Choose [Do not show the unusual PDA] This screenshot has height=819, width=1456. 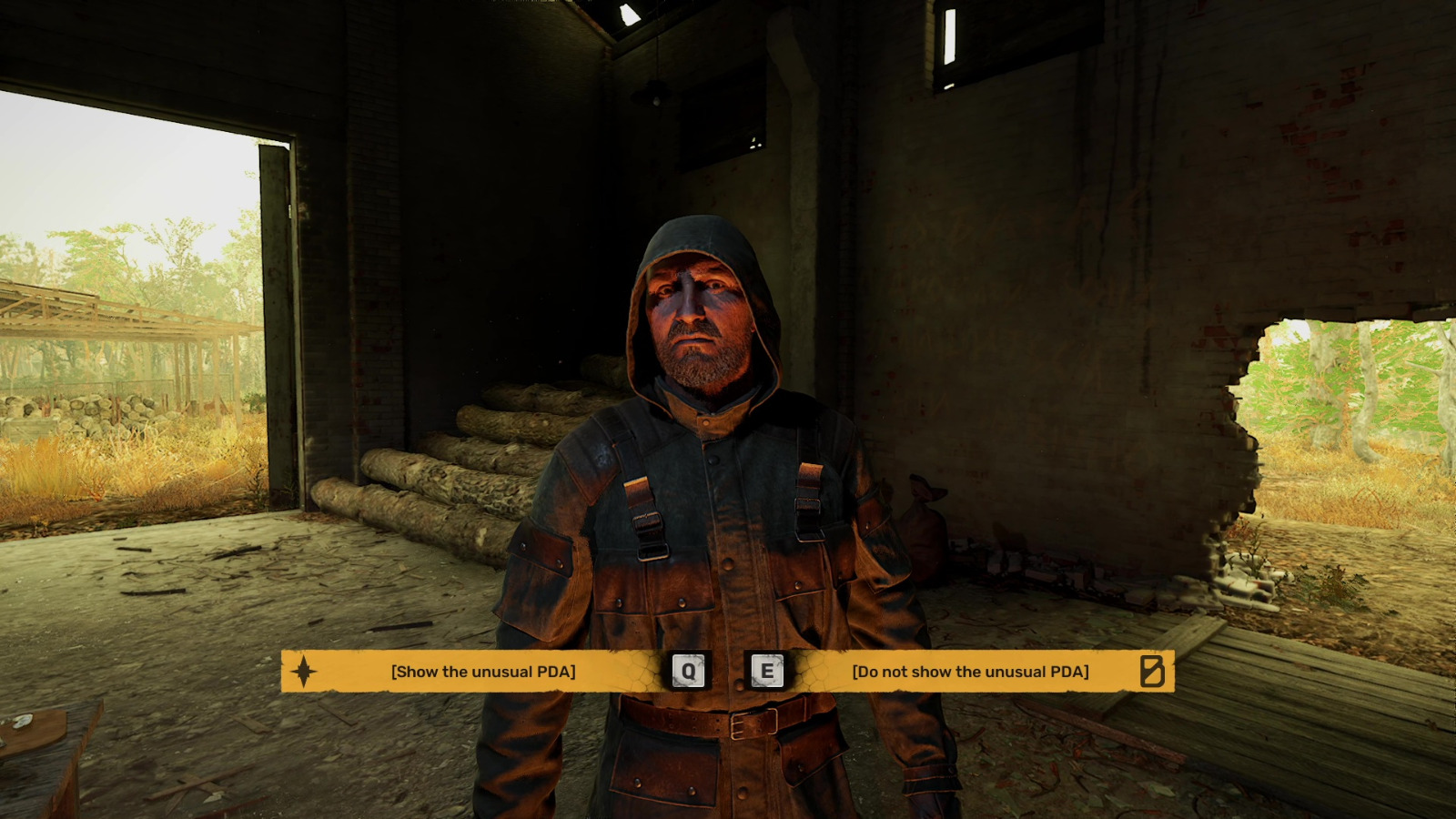[969, 673]
